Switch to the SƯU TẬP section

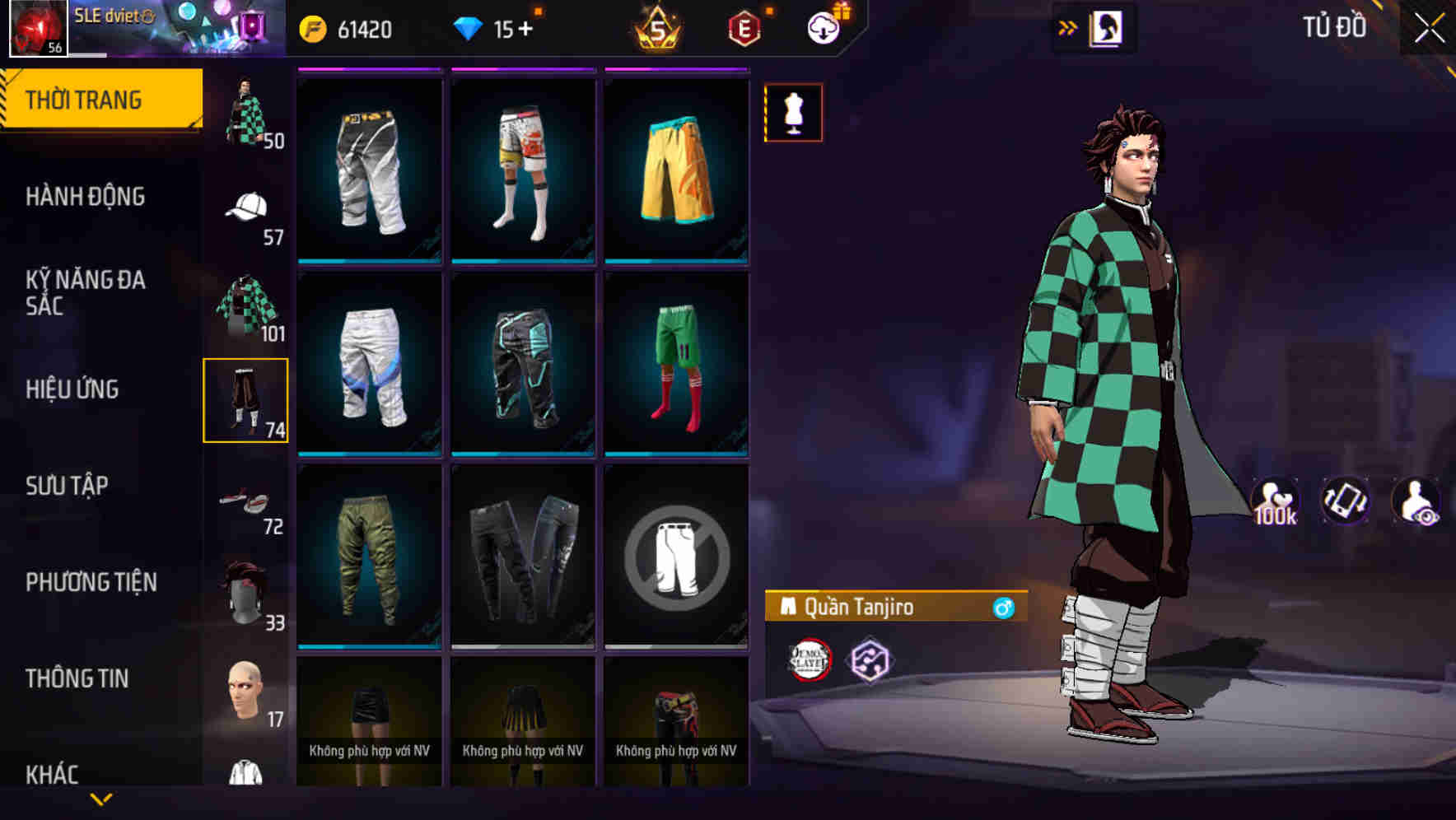point(66,486)
